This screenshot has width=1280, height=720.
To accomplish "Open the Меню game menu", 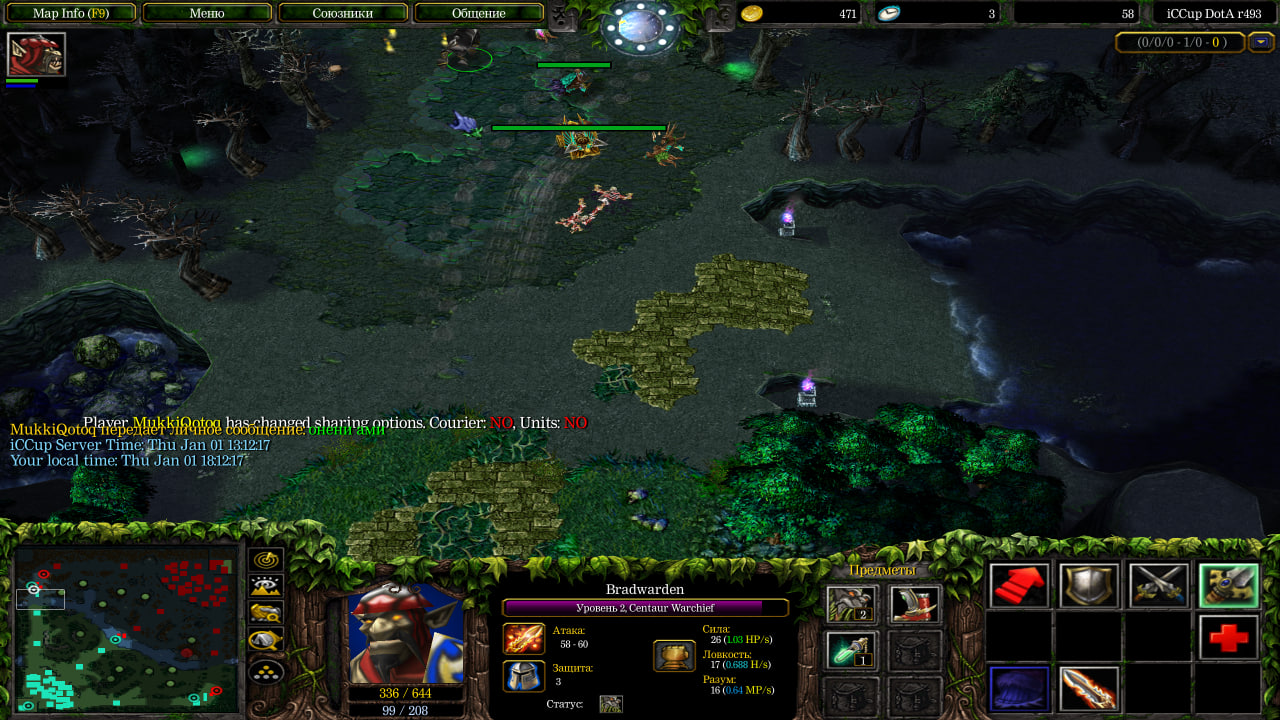I will (207, 13).
